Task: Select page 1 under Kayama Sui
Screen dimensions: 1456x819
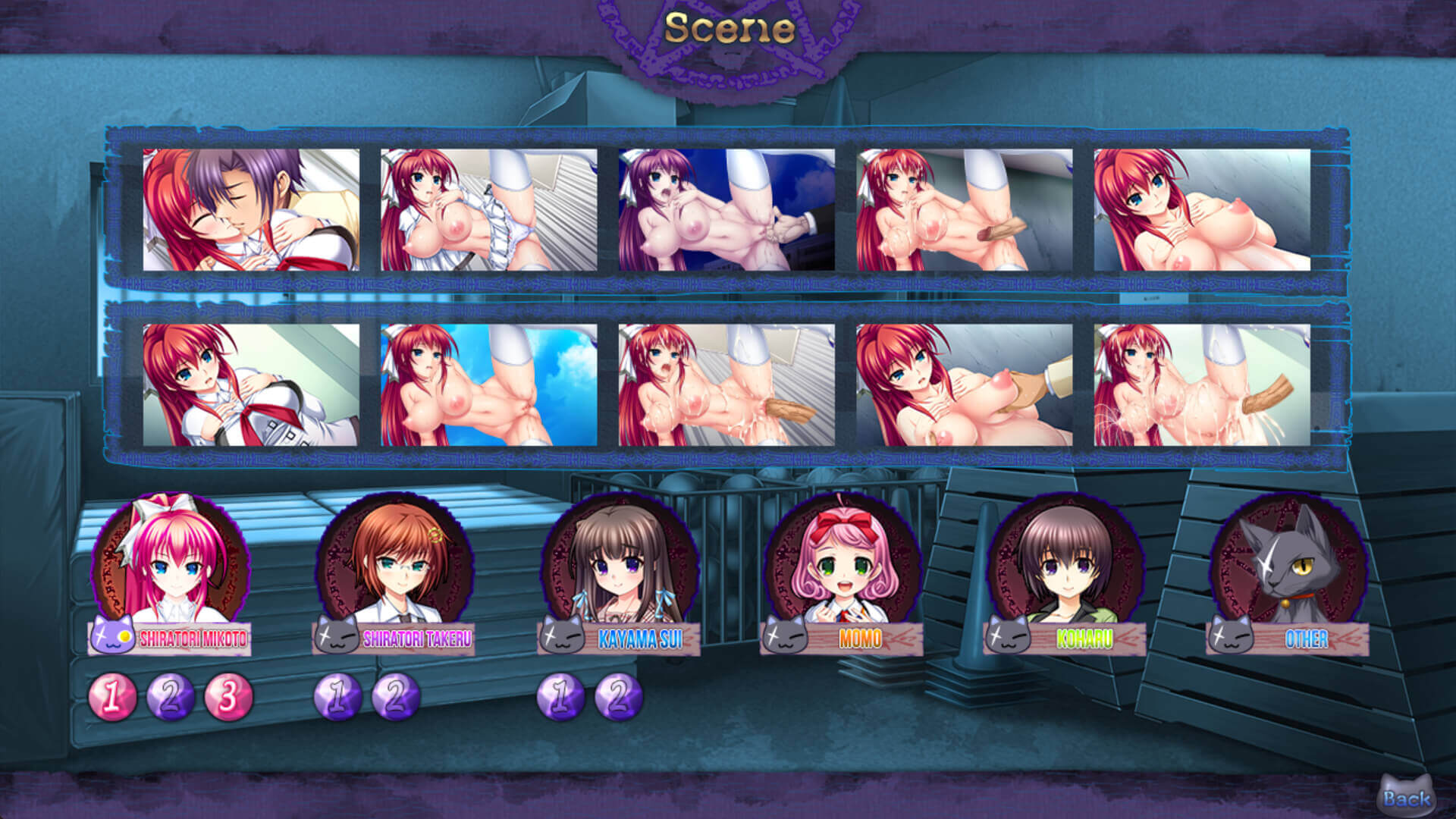Action: 560,696
